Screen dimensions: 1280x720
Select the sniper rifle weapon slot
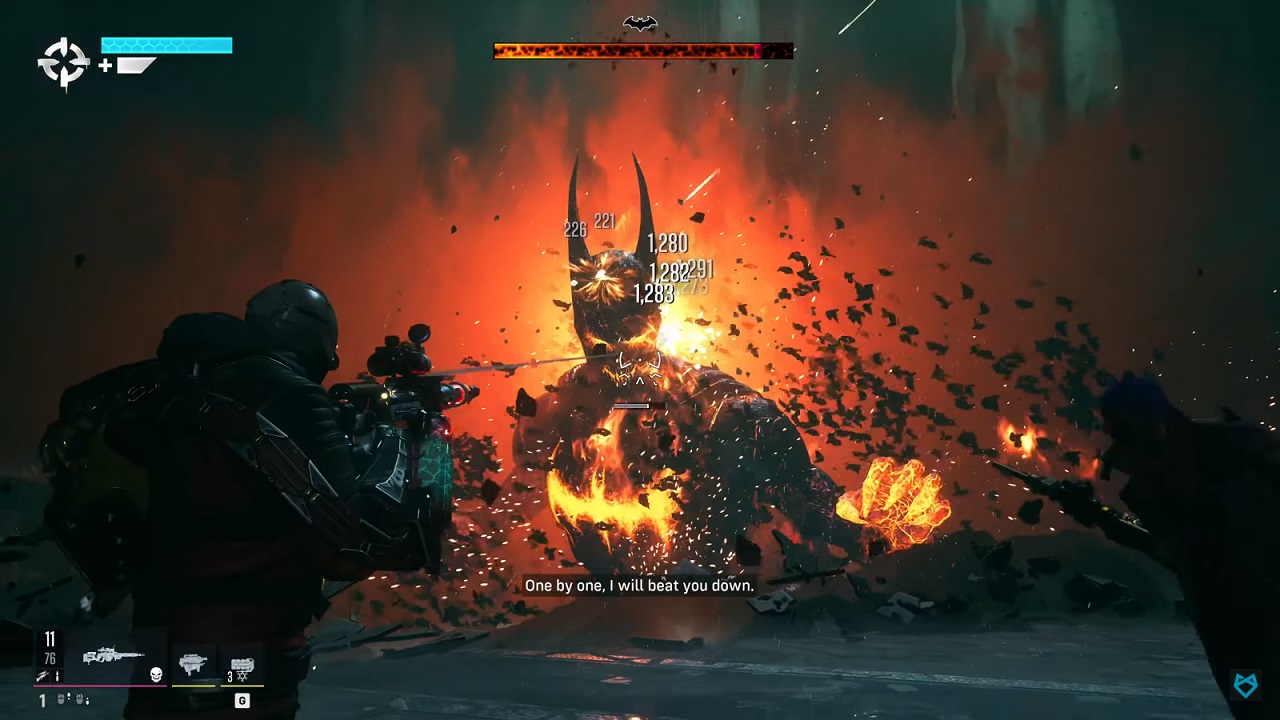click(x=114, y=656)
